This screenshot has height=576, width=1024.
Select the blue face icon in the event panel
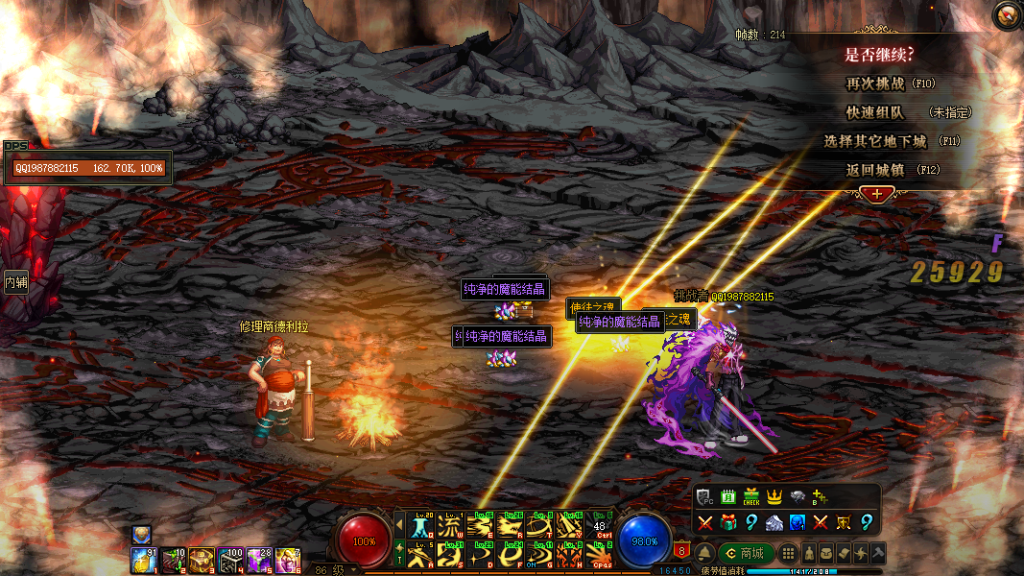coord(797,522)
